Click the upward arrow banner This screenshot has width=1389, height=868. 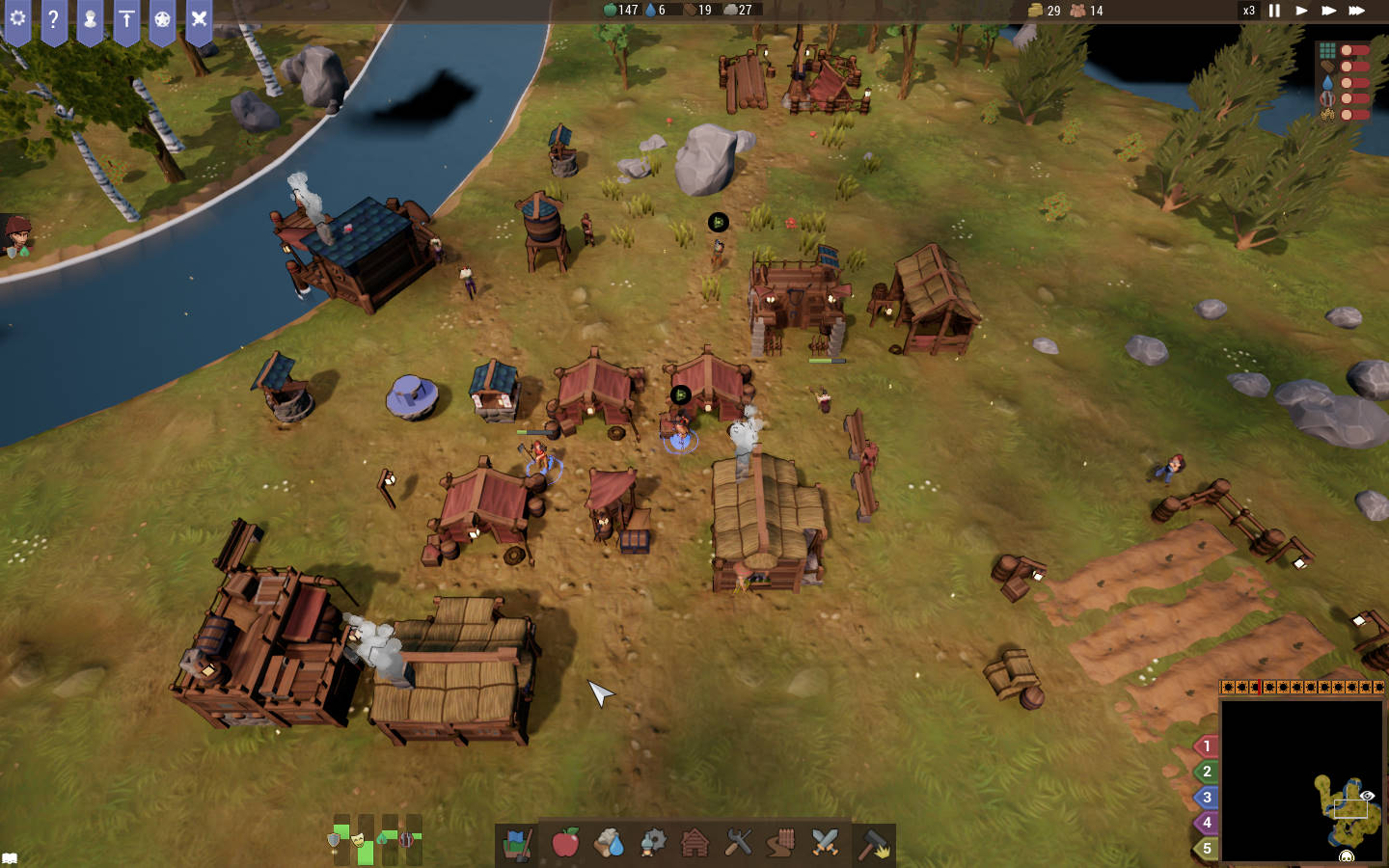coord(126,19)
